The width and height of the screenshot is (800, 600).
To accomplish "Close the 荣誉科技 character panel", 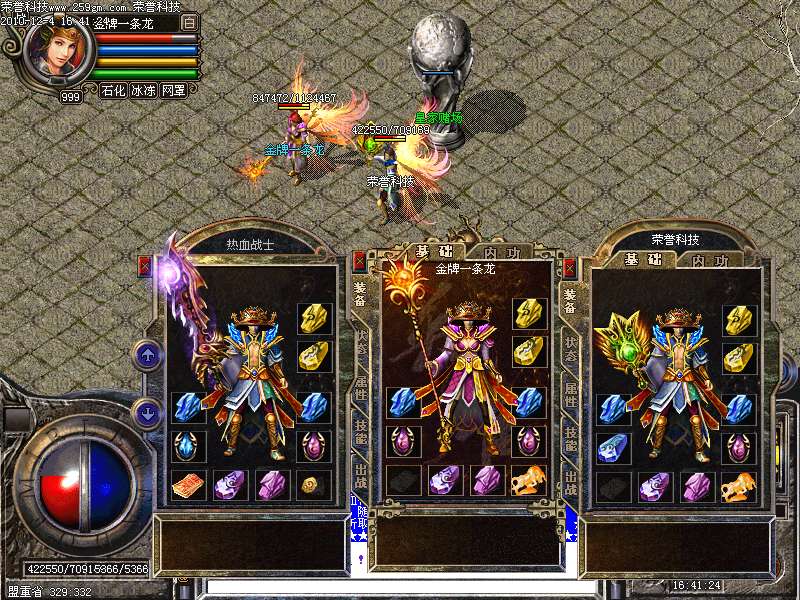I will (570, 267).
